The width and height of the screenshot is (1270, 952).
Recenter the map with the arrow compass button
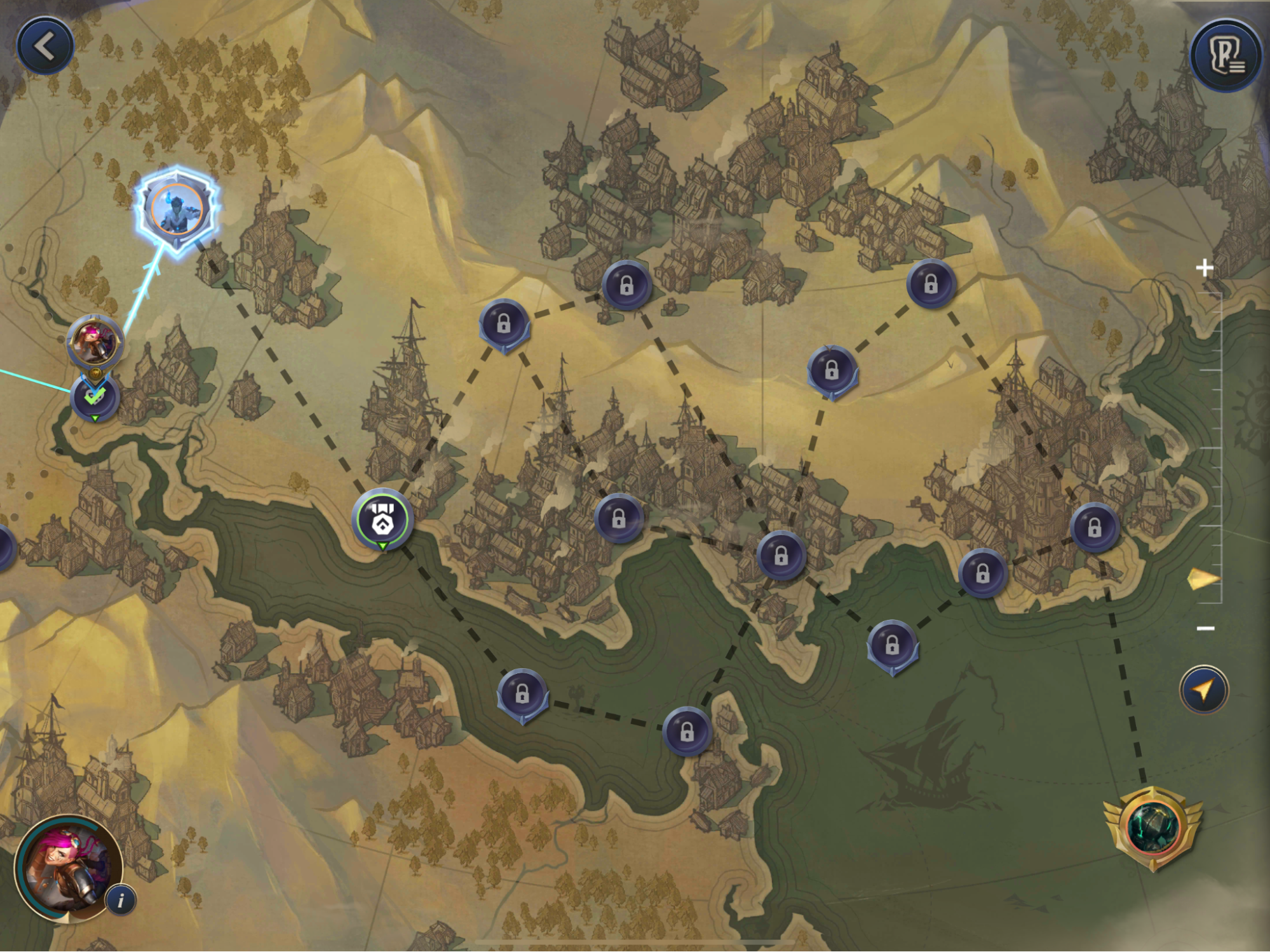pyautogui.click(x=1204, y=690)
